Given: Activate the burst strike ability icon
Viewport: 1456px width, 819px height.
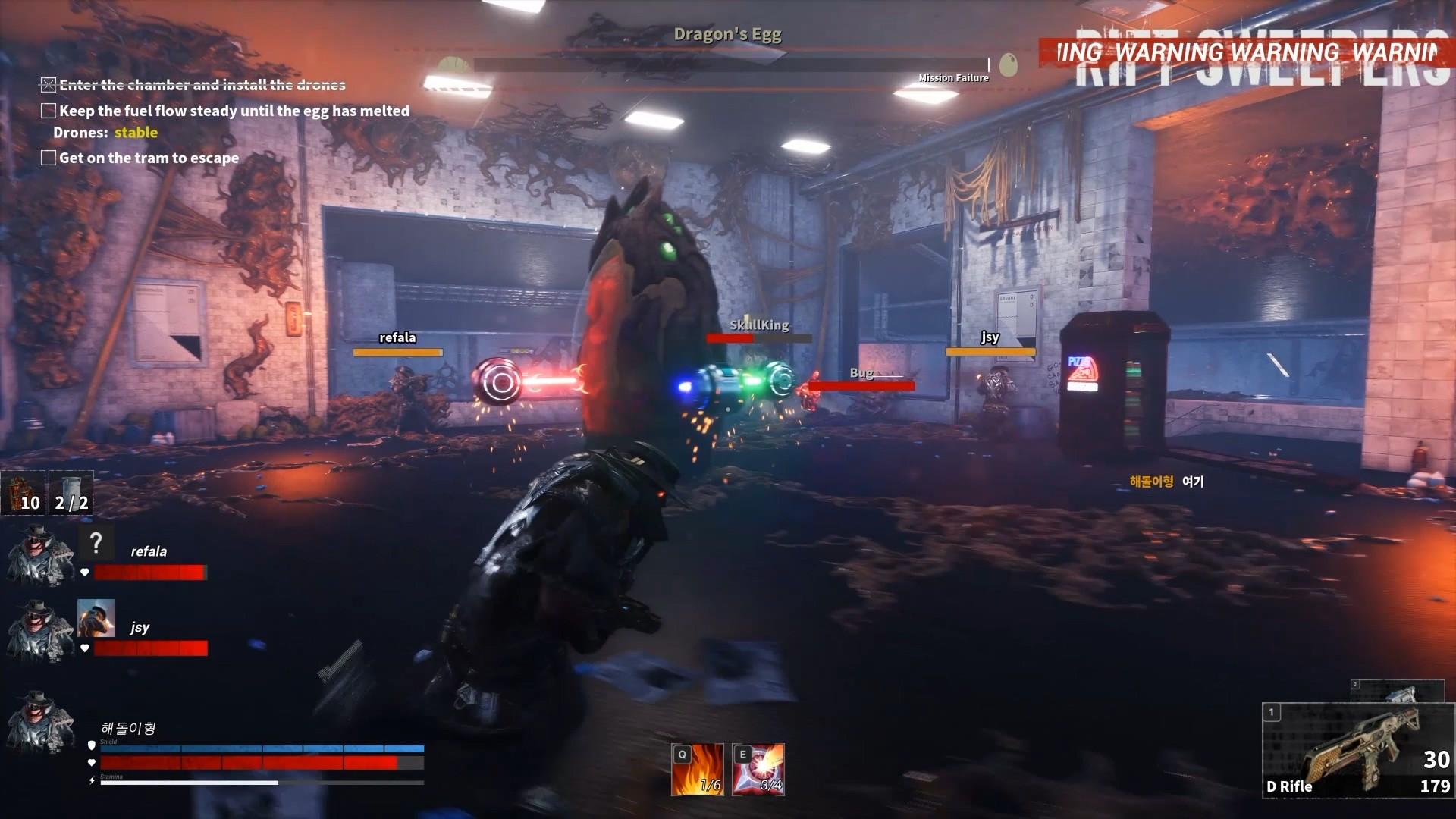Looking at the screenshot, I should [x=758, y=770].
